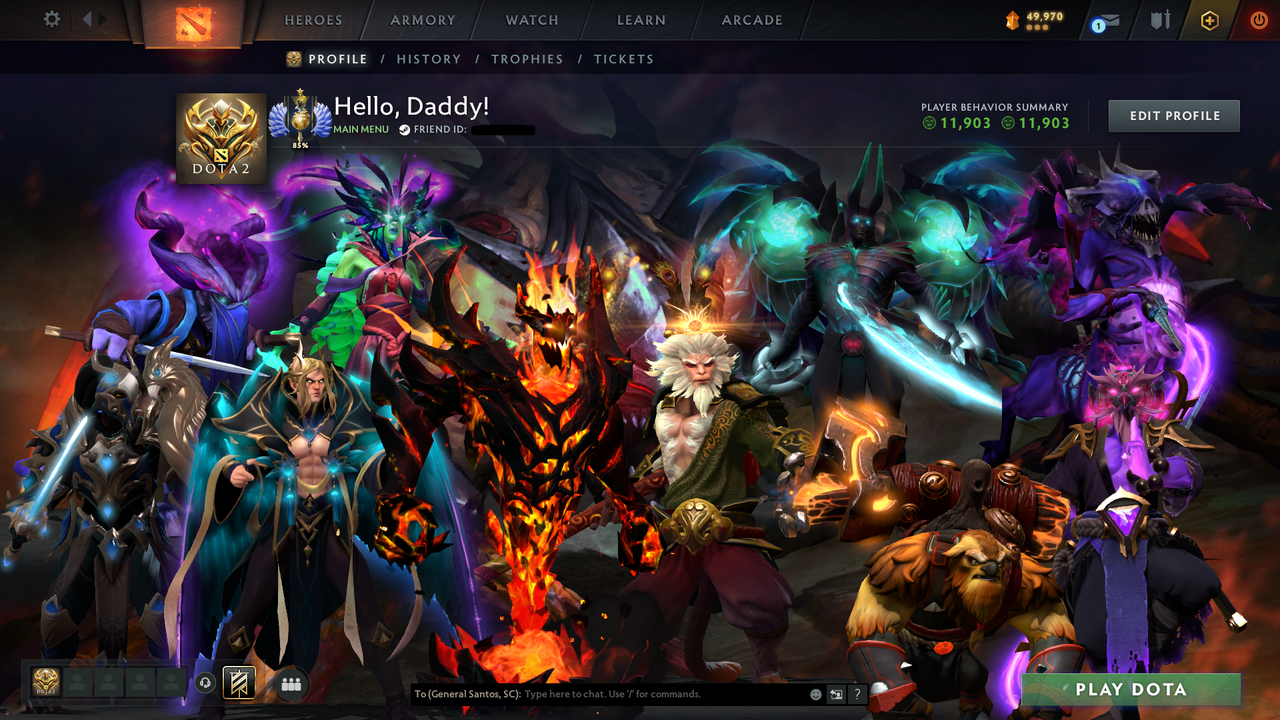Open the ARCADE menu
The width and height of the screenshot is (1280, 720).
751,20
